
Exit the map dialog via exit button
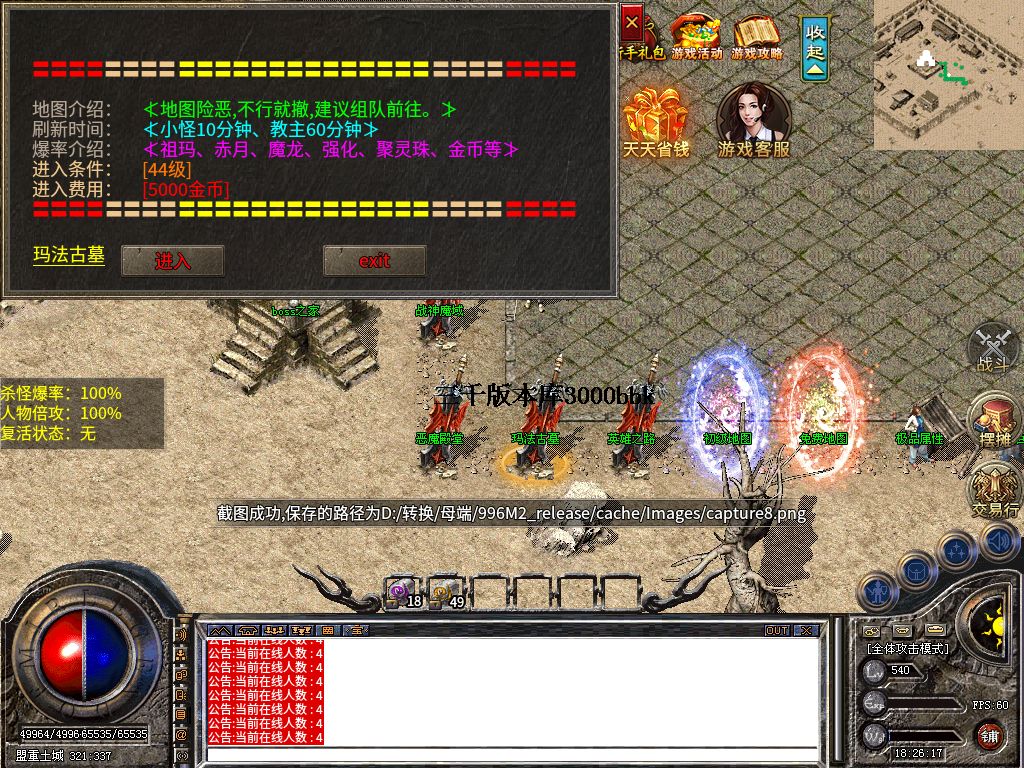(374, 261)
